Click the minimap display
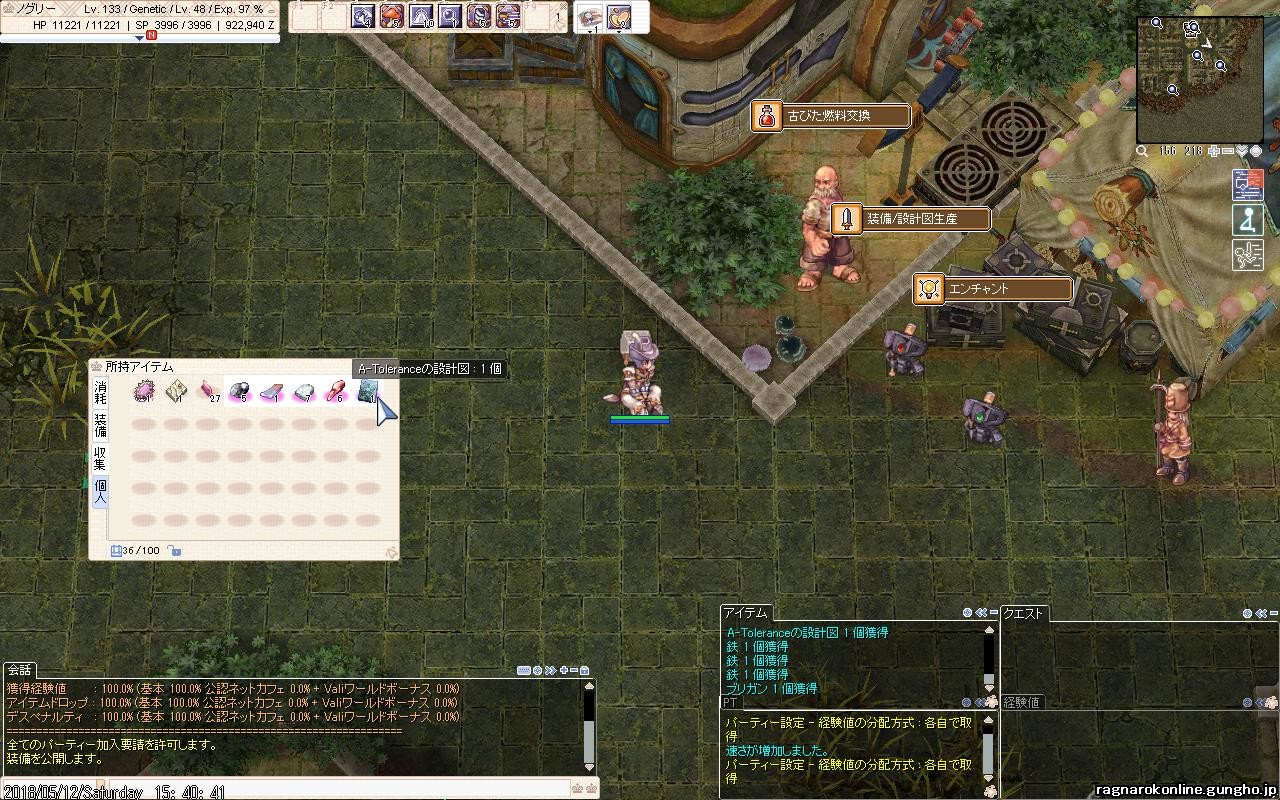 point(1199,80)
